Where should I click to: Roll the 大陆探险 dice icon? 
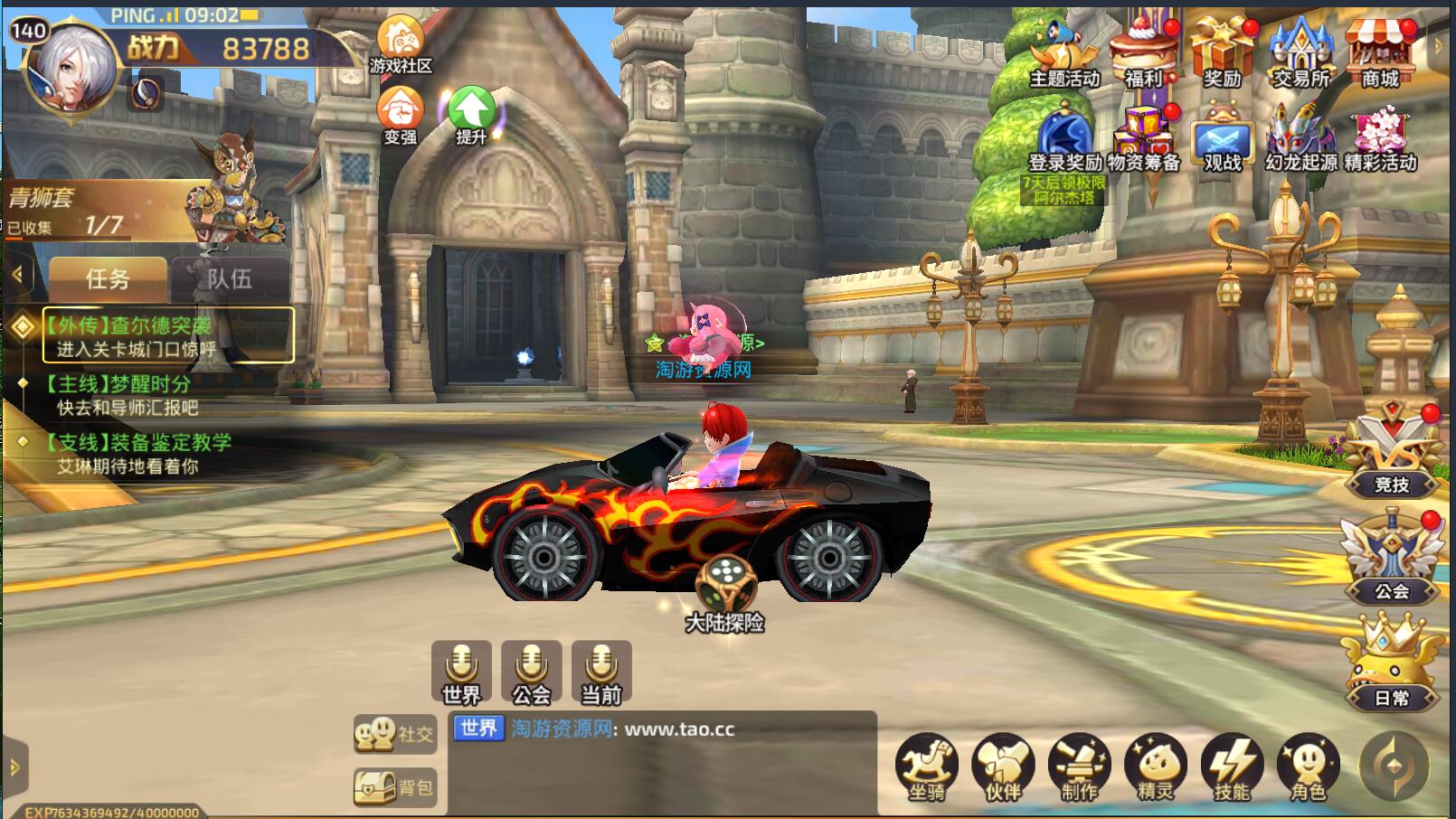724,585
